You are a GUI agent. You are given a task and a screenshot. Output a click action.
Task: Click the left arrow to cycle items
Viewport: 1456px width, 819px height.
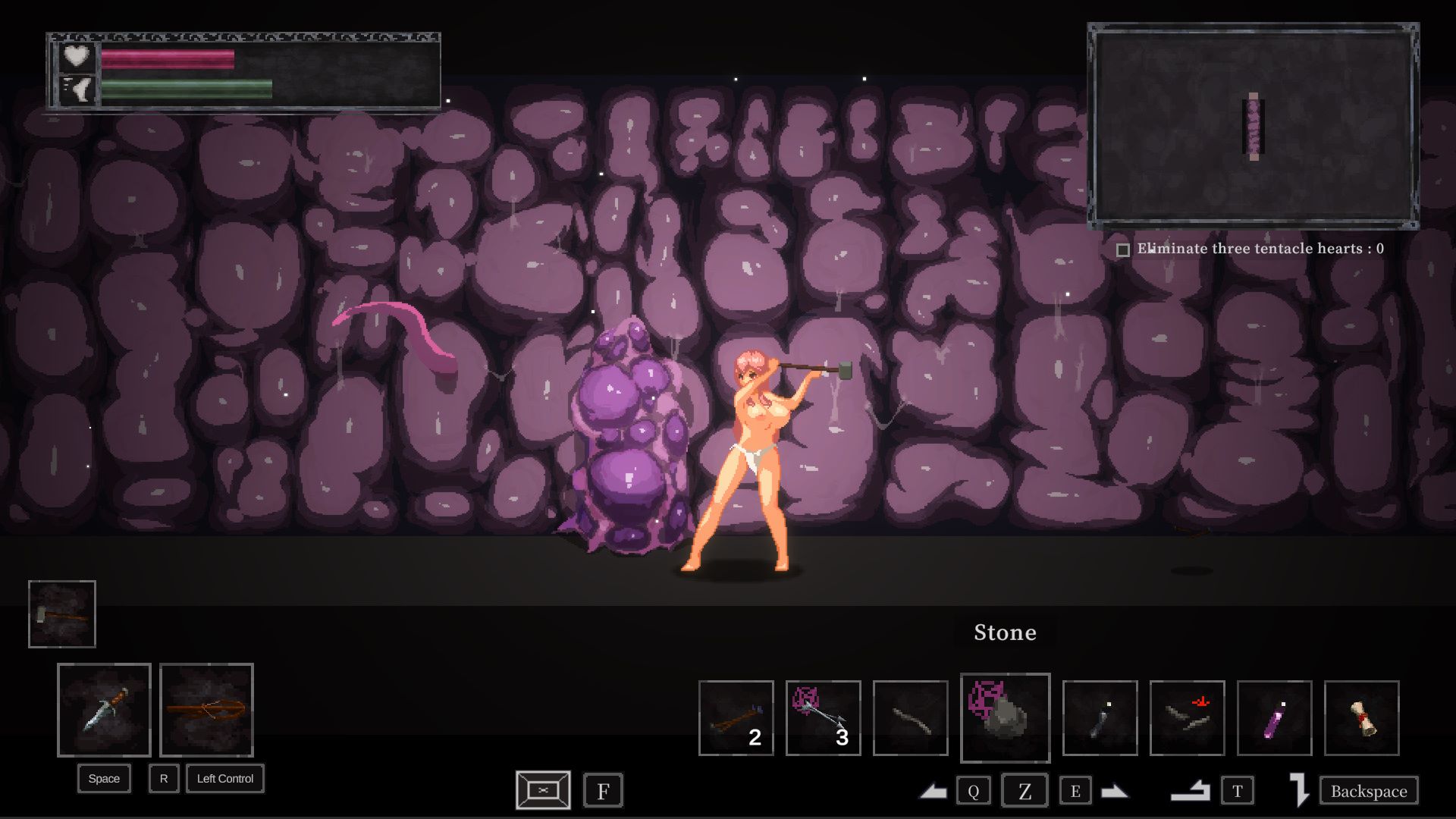click(934, 792)
